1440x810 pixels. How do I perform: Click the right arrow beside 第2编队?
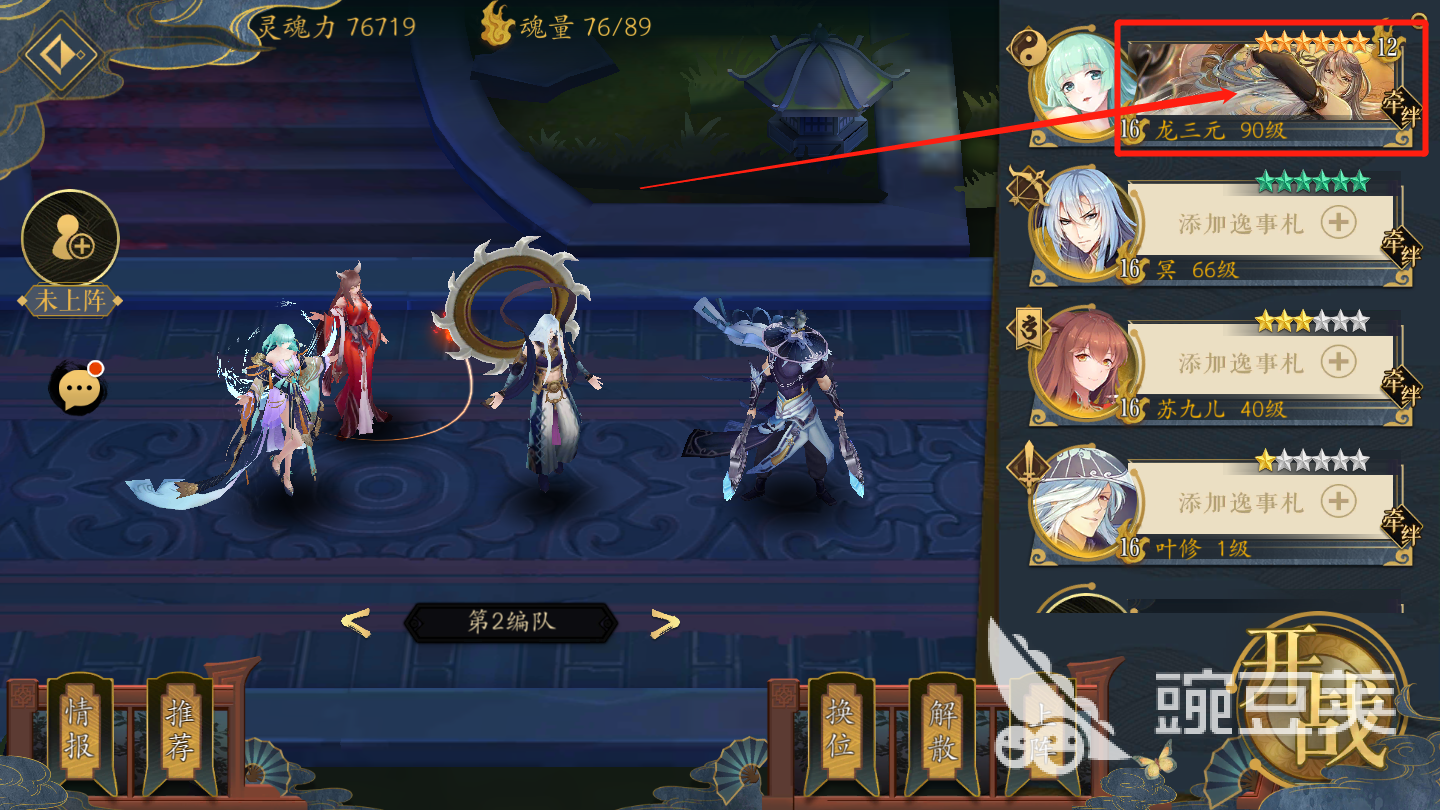pos(663,622)
